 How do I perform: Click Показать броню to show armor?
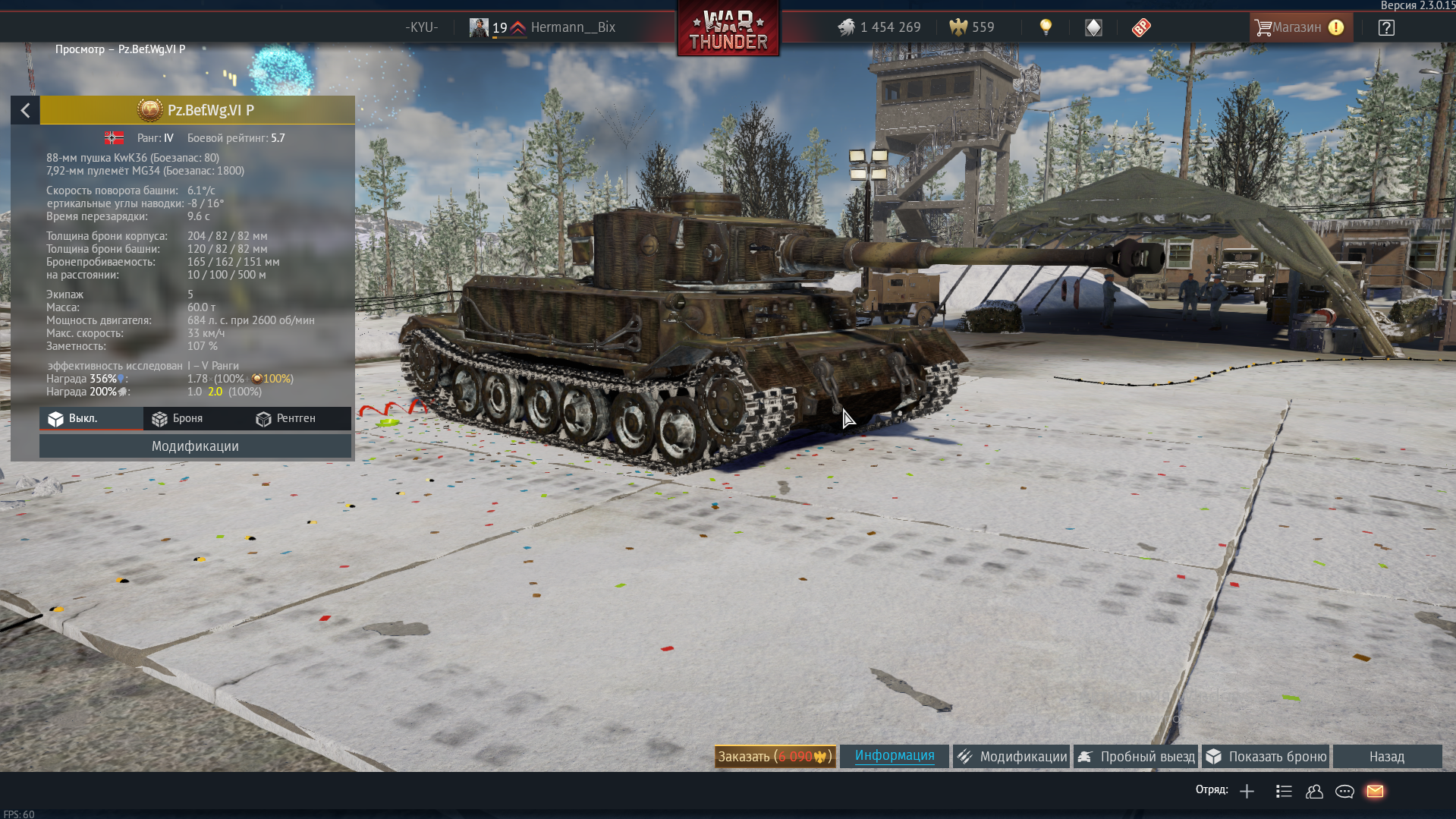tap(1266, 757)
